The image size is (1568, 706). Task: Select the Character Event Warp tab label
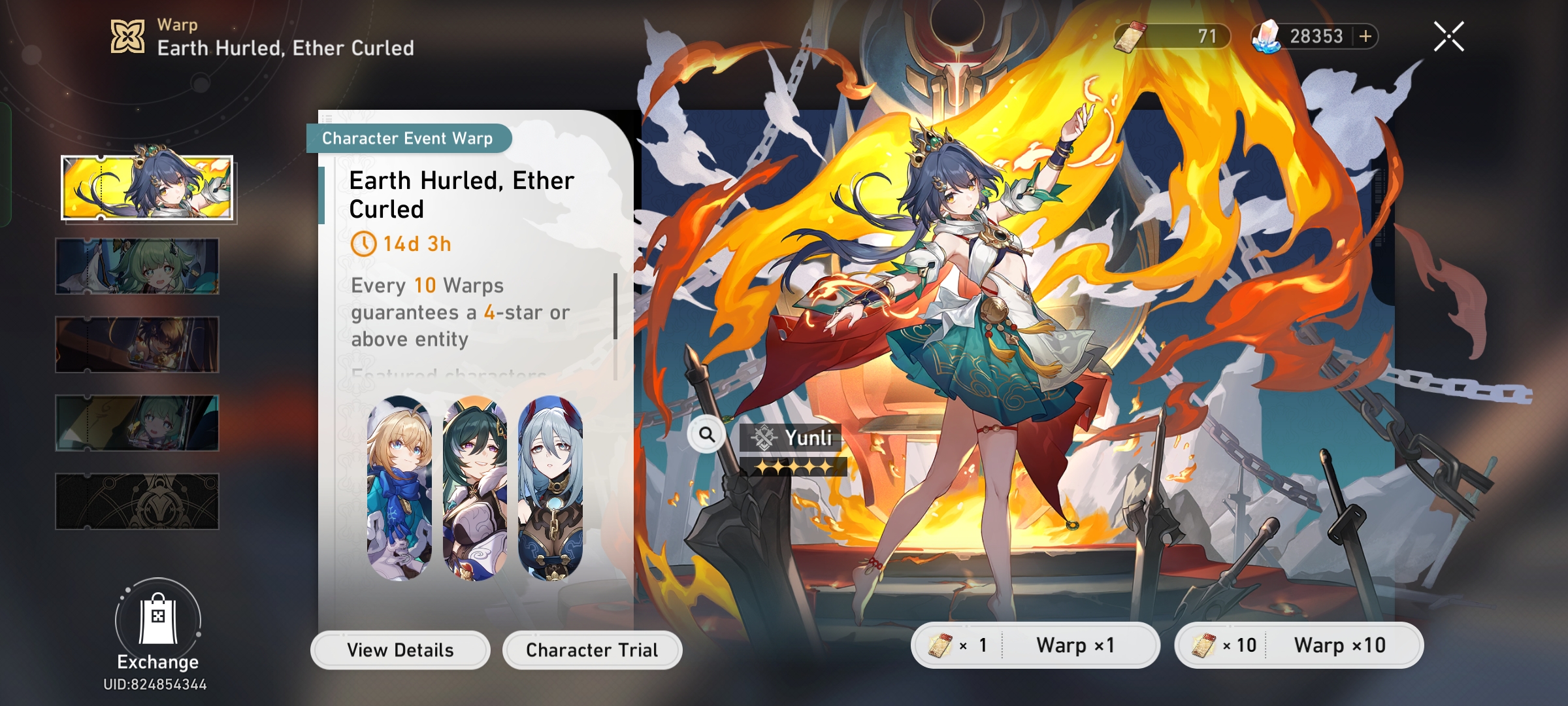pyautogui.click(x=408, y=138)
